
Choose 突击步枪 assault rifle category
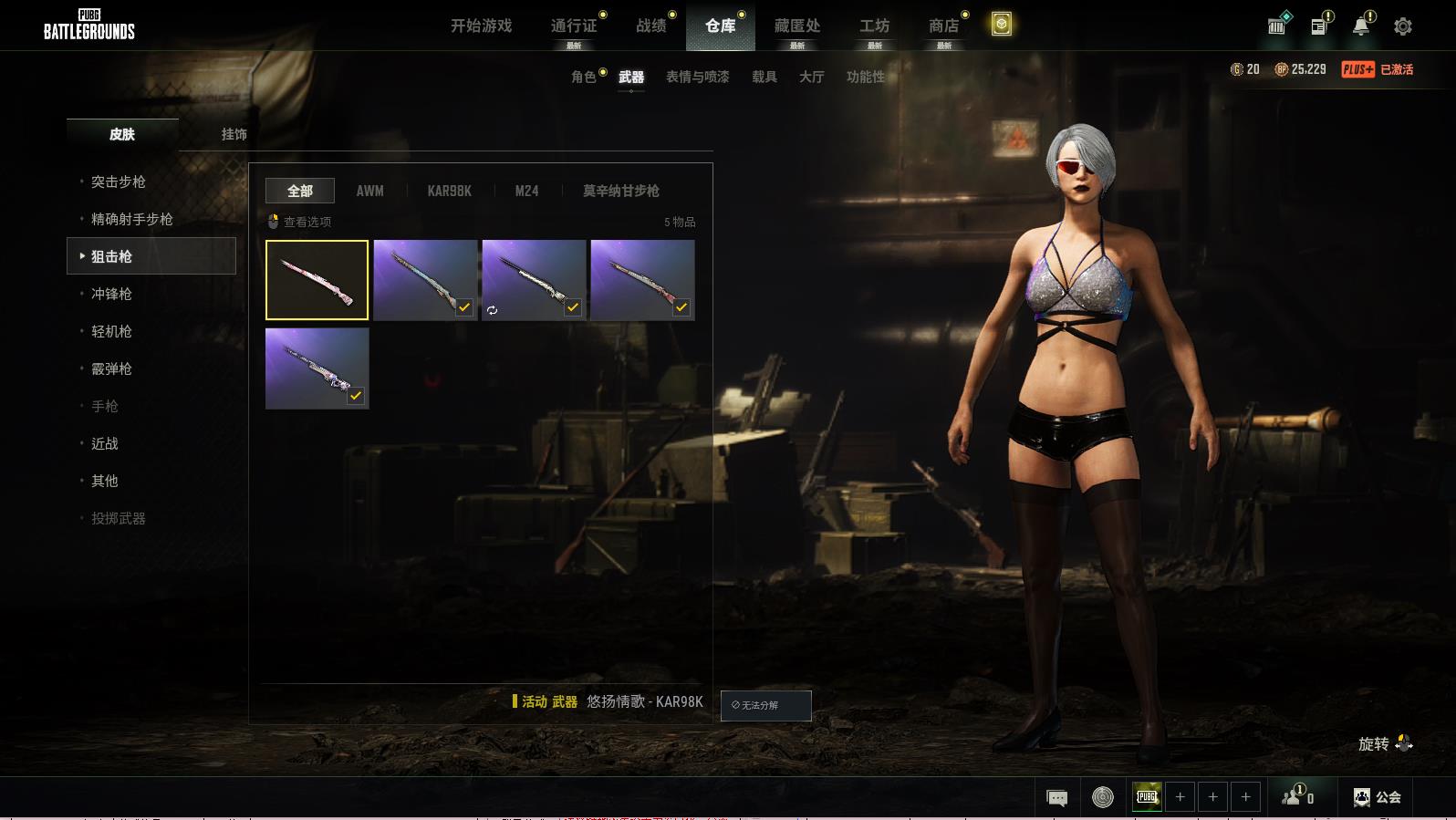coord(119,182)
